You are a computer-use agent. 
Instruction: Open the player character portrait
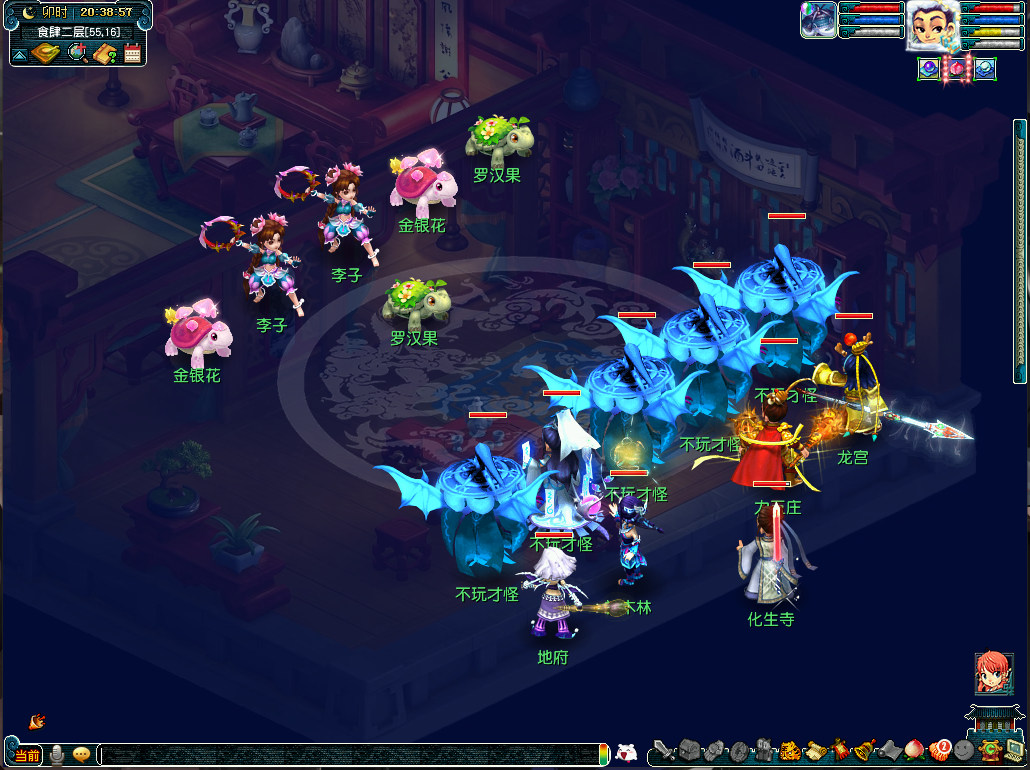(x=932, y=24)
